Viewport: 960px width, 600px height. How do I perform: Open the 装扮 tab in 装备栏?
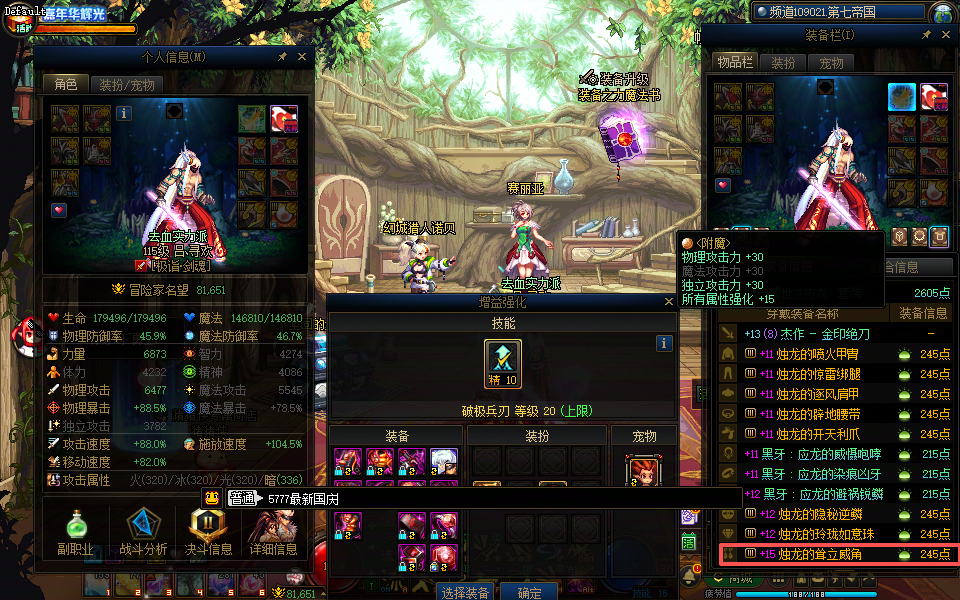click(x=783, y=63)
